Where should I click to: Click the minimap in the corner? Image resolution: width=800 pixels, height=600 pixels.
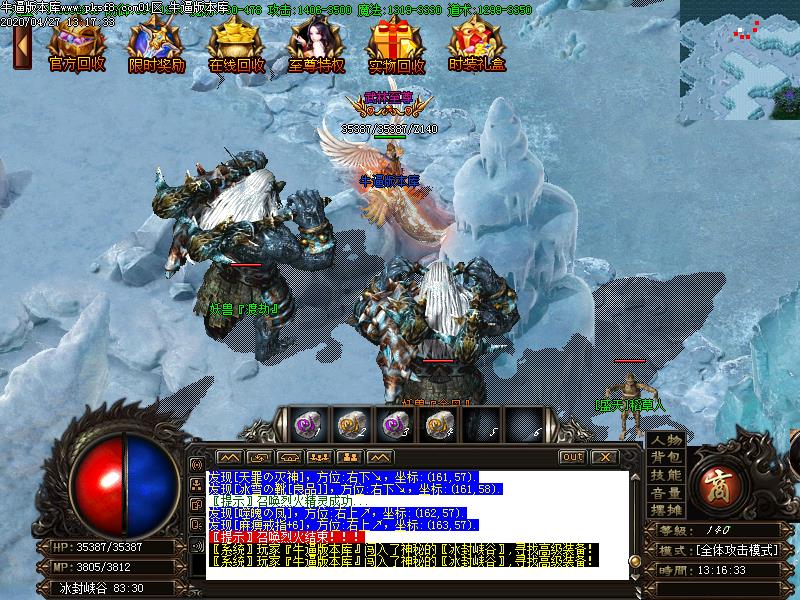point(739,59)
